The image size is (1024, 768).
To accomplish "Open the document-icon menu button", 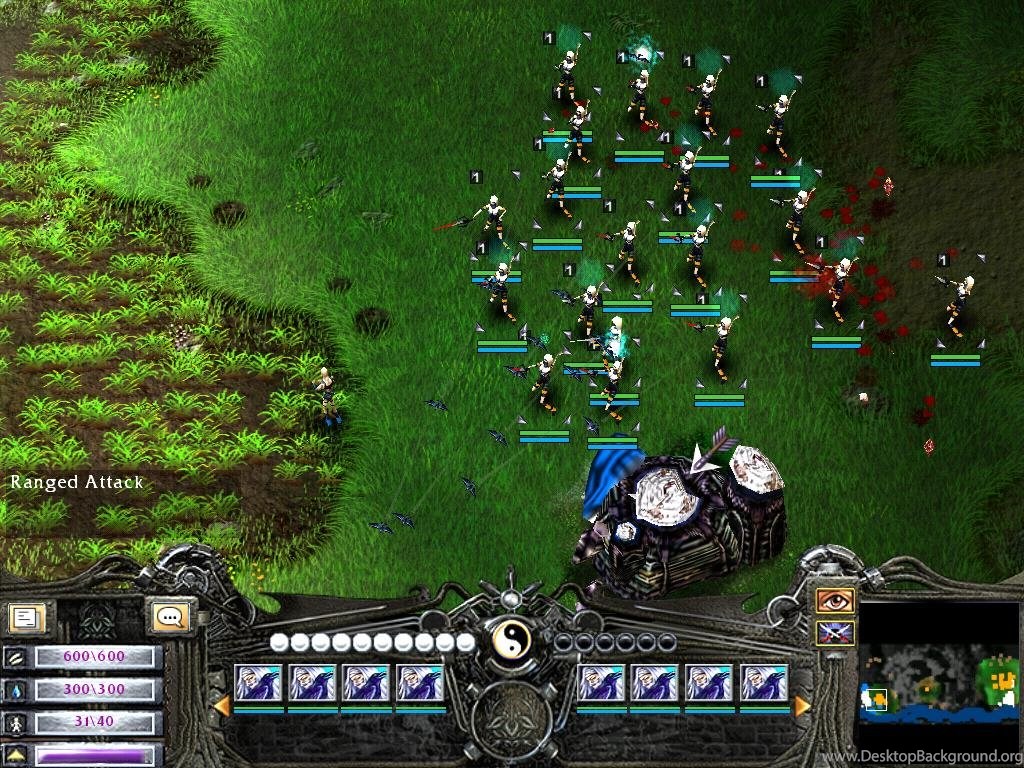I will pyautogui.click(x=26, y=616).
